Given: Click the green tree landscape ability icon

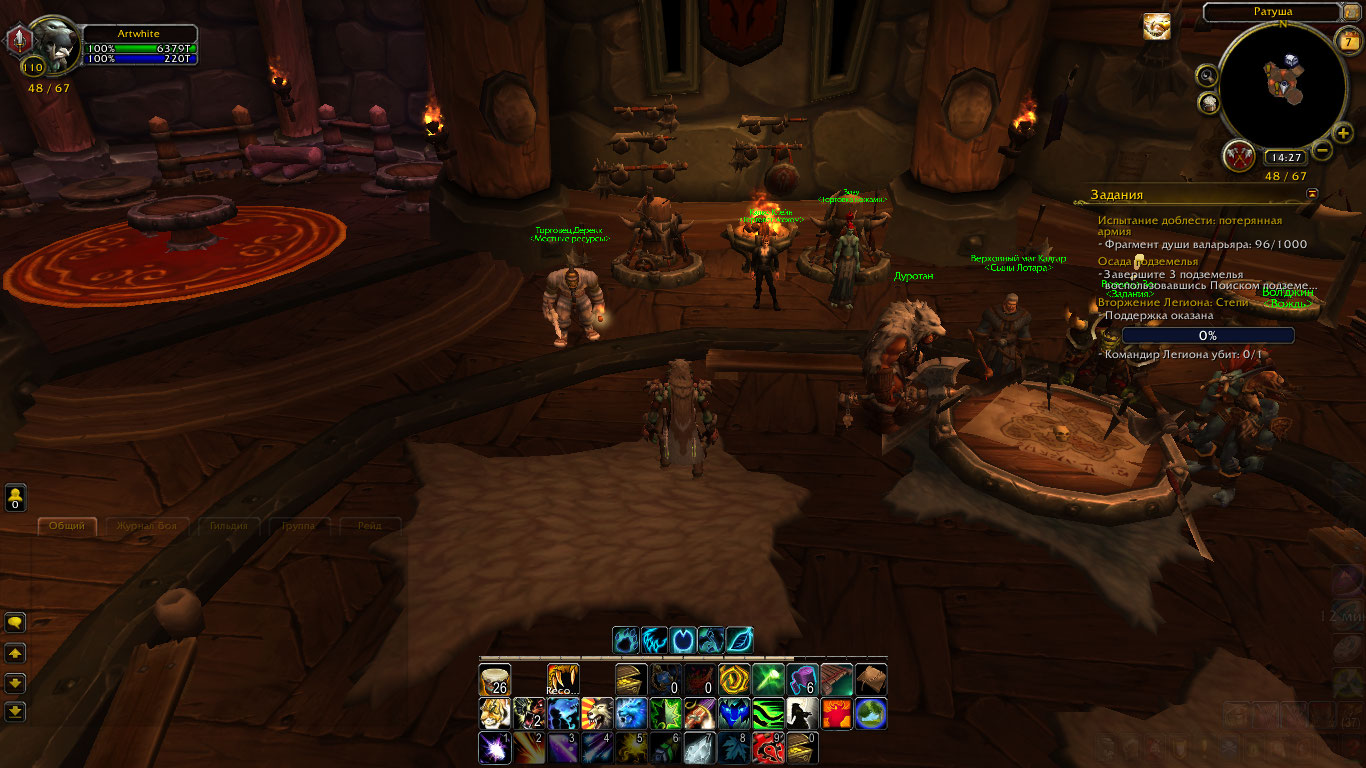Looking at the screenshot, I should click(x=871, y=714).
